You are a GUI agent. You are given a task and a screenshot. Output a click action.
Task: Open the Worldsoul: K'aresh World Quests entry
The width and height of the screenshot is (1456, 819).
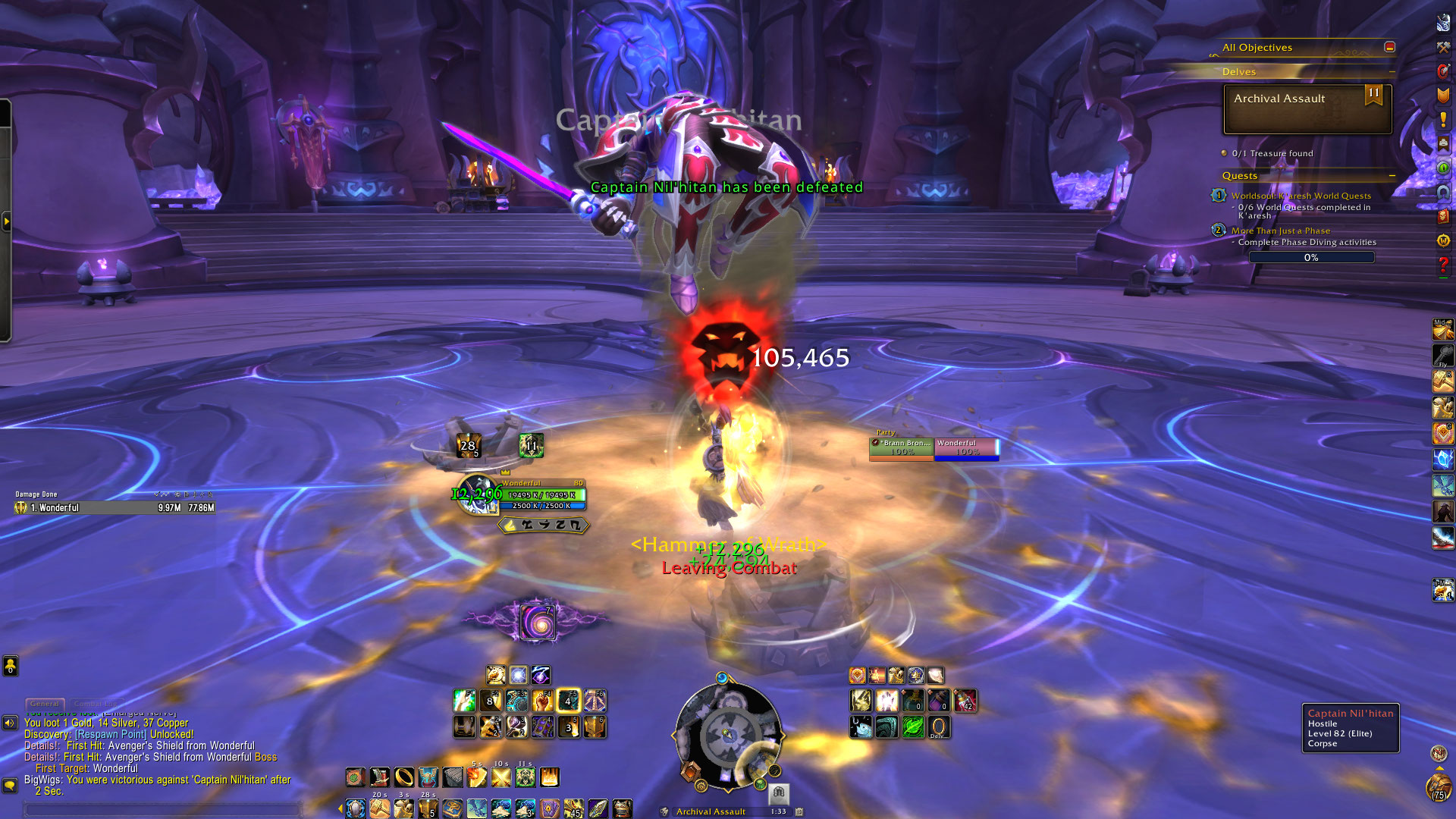point(1301,196)
